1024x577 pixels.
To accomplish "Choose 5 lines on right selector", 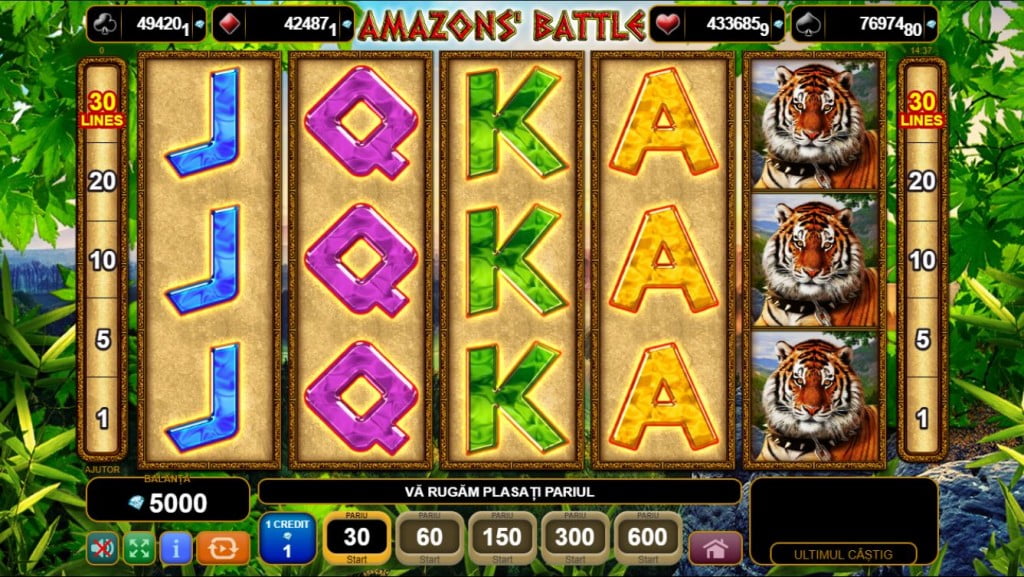I will point(921,339).
